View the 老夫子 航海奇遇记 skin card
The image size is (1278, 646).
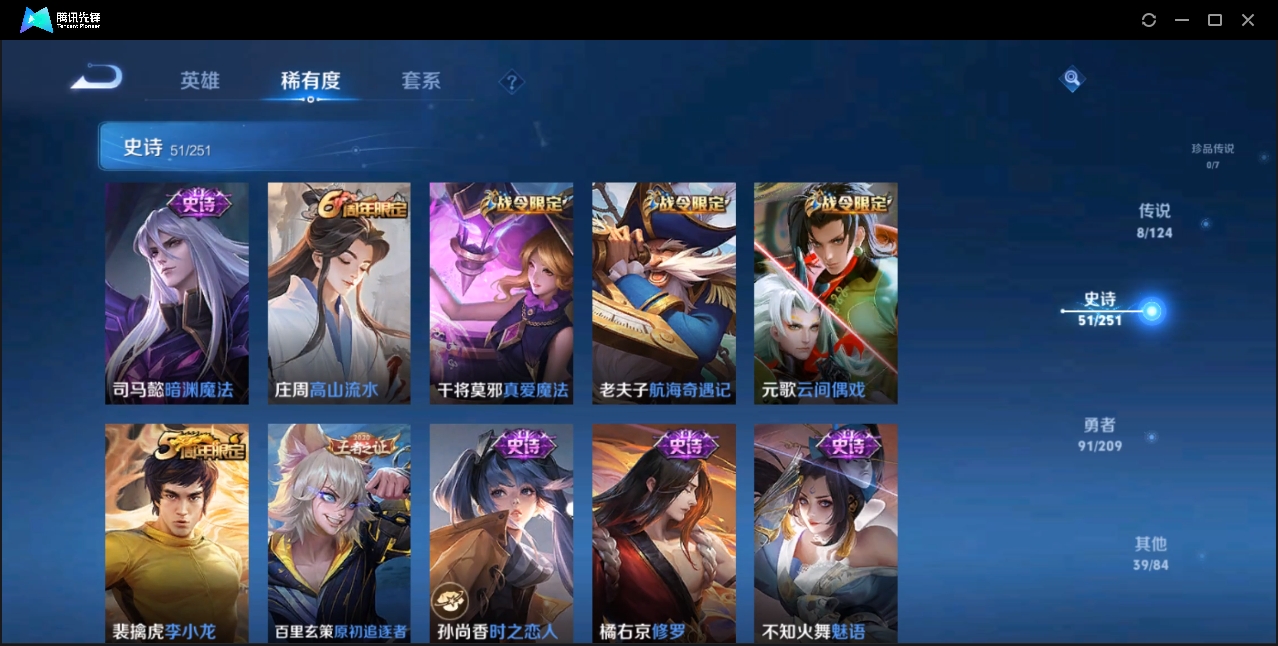click(x=664, y=293)
